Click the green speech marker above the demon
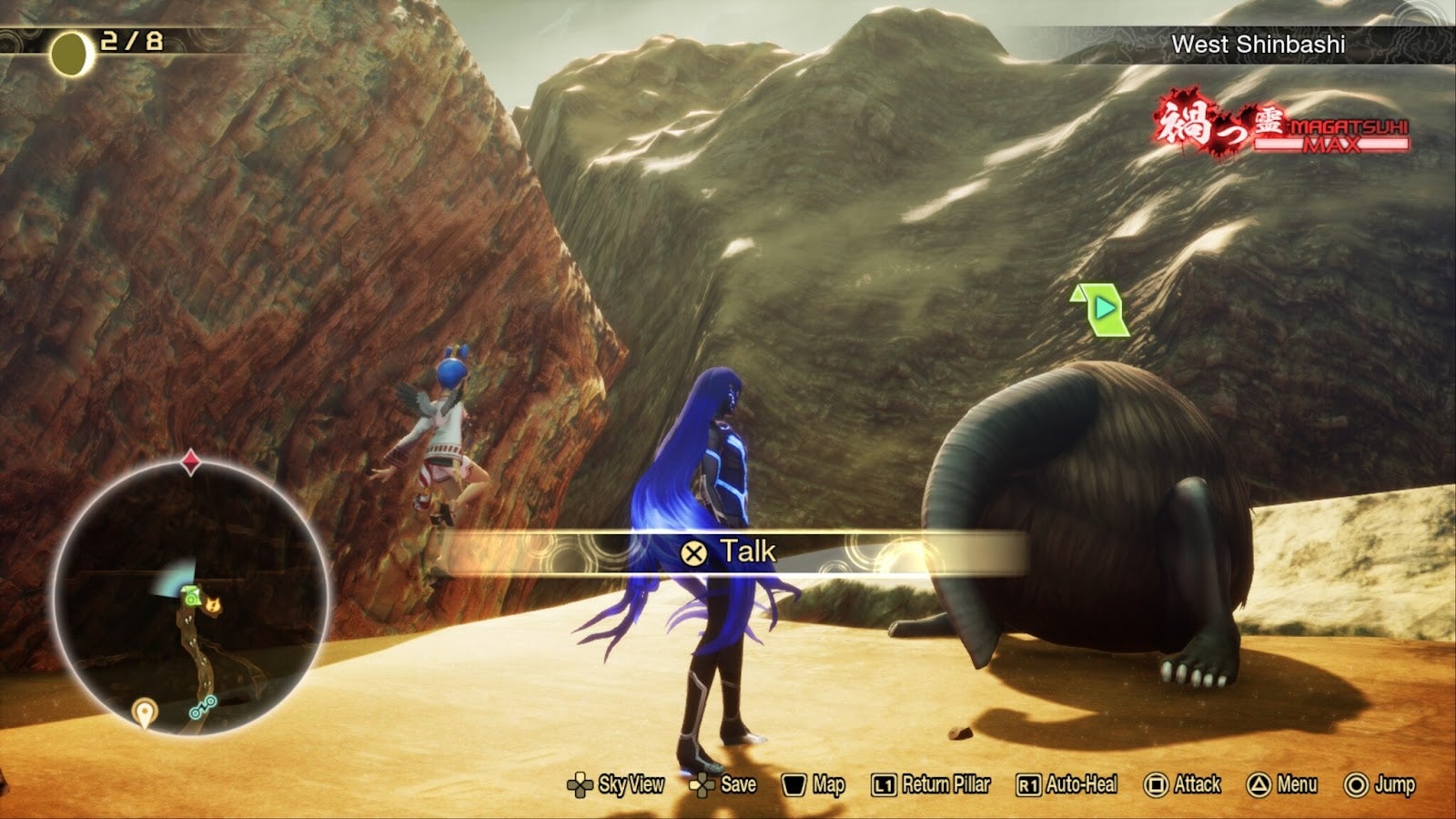 point(1102,309)
